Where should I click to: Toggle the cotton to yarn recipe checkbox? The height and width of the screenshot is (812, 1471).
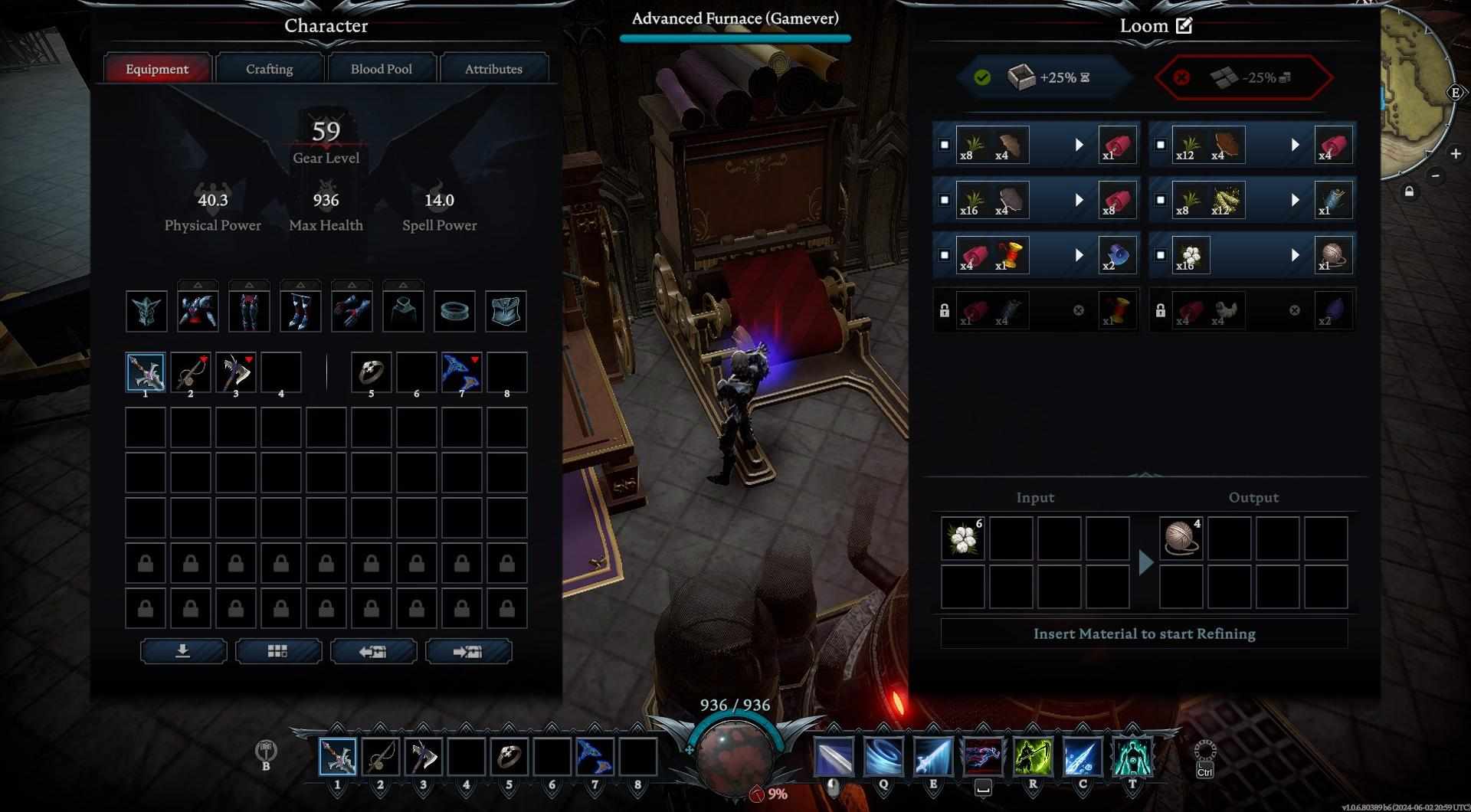coord(1161,255)
